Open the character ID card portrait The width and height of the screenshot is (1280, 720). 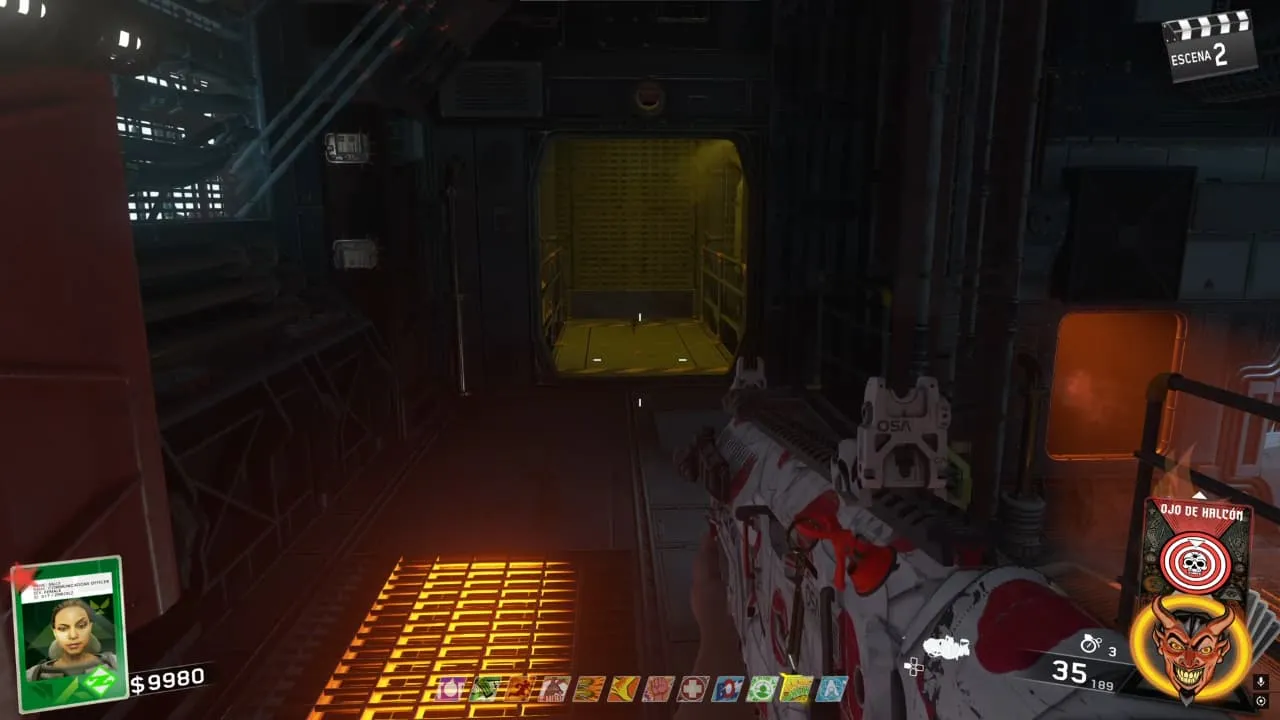click(x=68, y=634)
